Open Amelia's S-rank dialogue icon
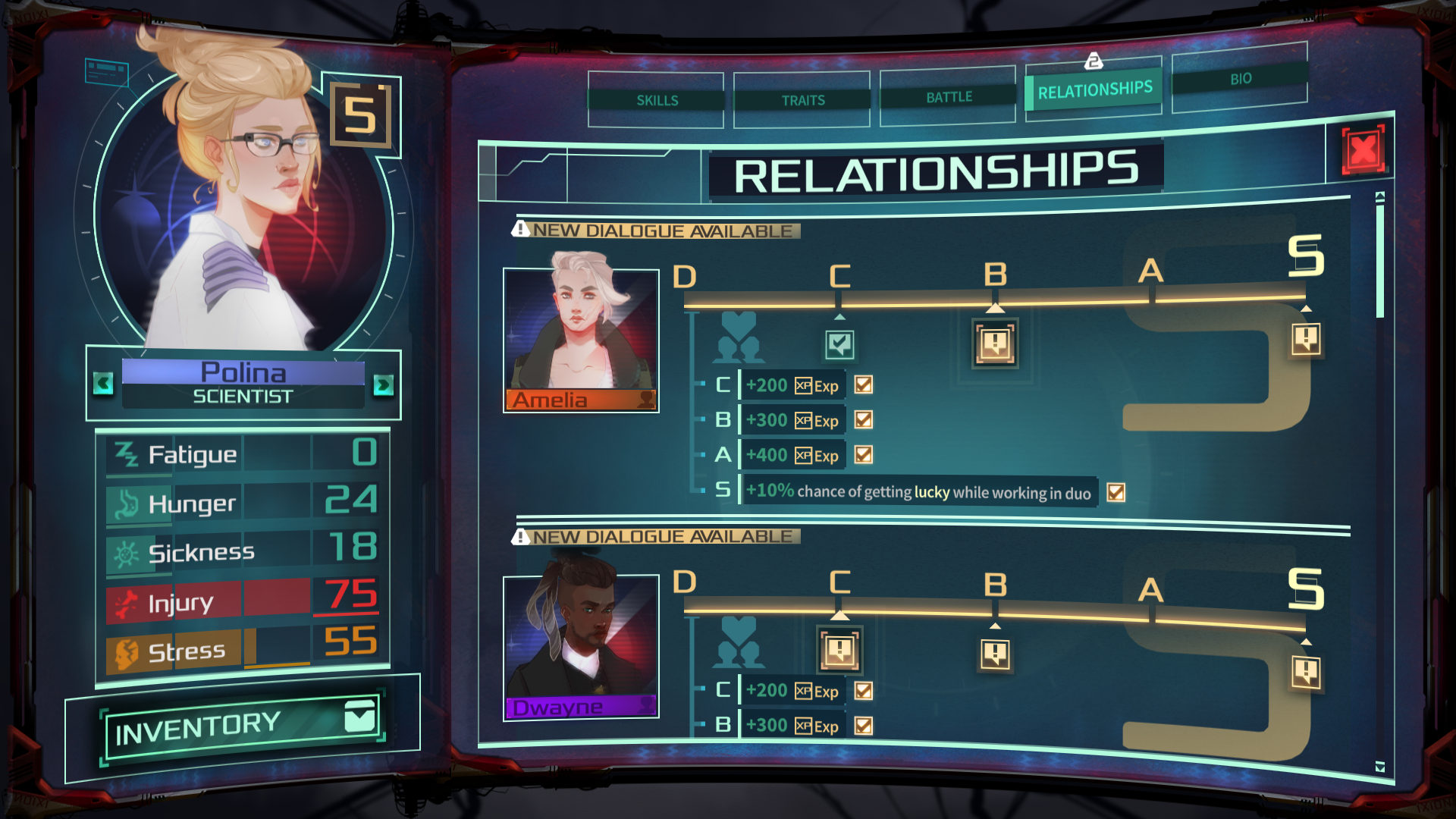 click(1306, 339)
